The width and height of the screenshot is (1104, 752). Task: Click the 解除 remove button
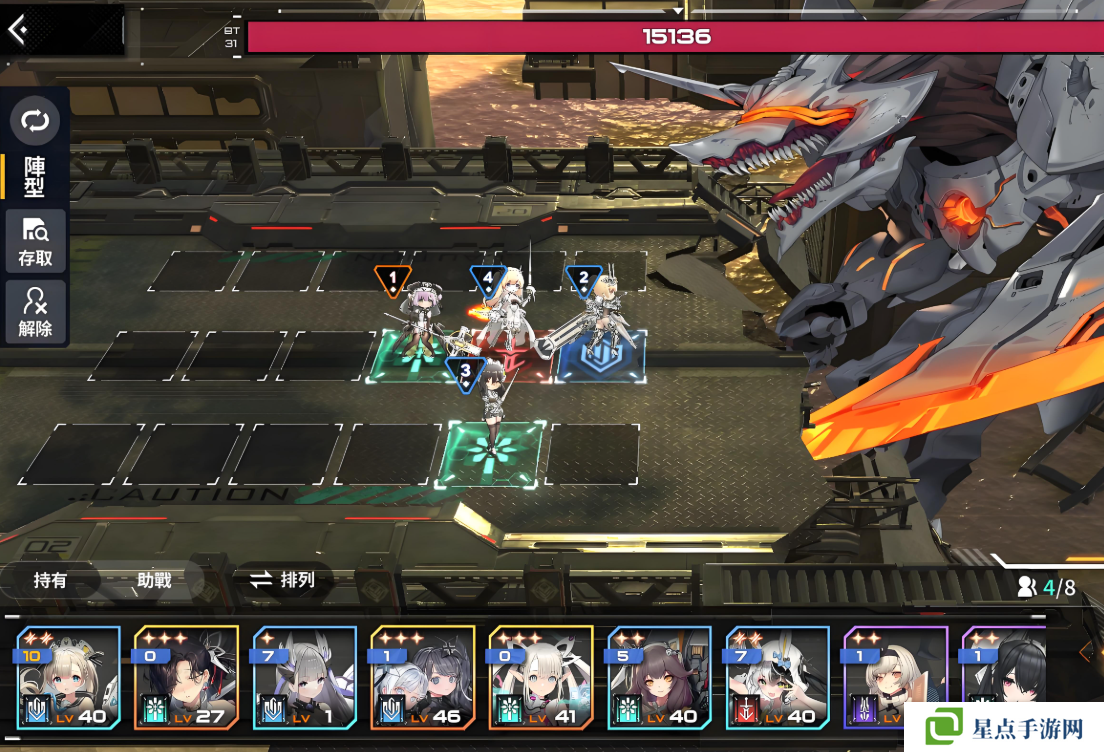click(x=35, y=312)
